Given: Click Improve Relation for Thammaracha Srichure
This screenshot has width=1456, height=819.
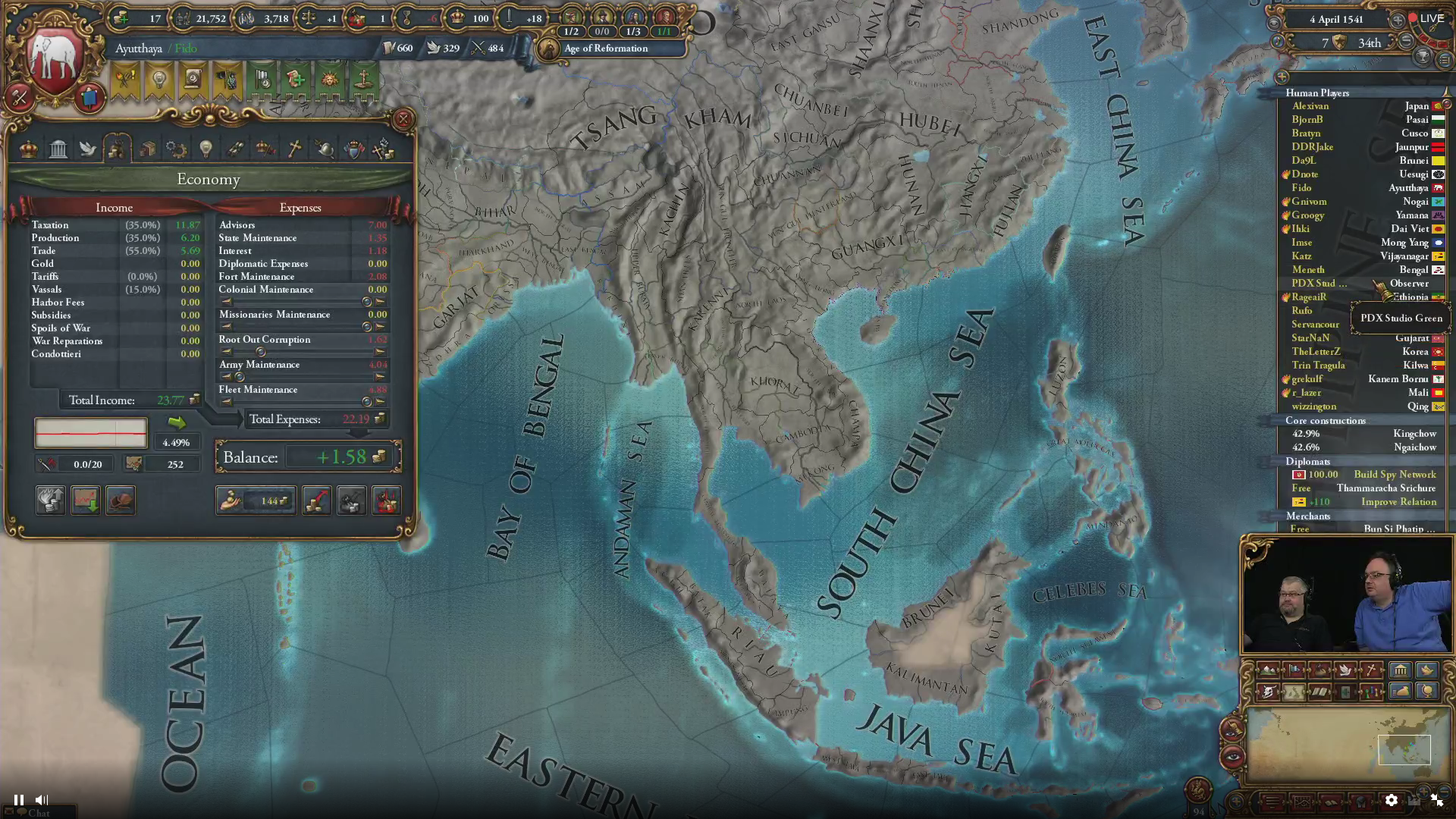Looking at the screenshot, I should 1399,502.
